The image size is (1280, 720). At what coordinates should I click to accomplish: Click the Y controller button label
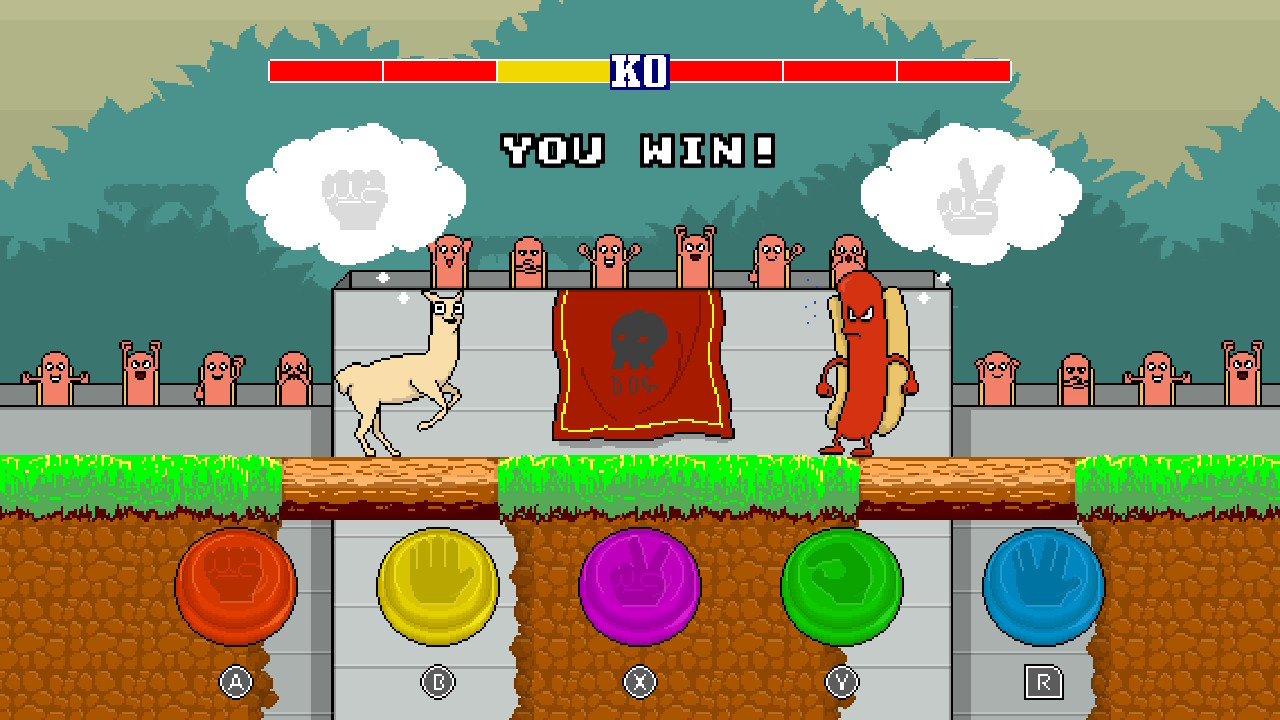click(x=840, y=679)
